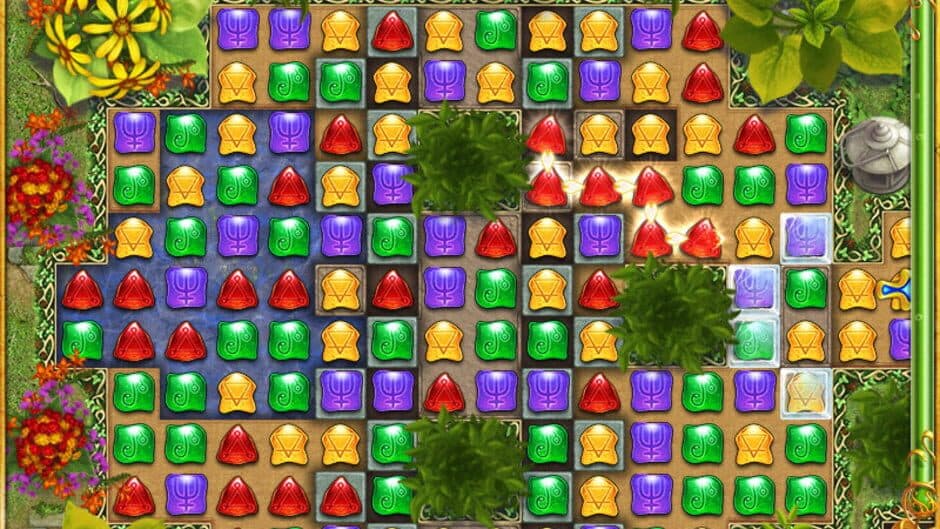This screenshot has width=940, height=529.
Task: Select the ice-covered yellow gem tile
Action: [x=805, y=390]
